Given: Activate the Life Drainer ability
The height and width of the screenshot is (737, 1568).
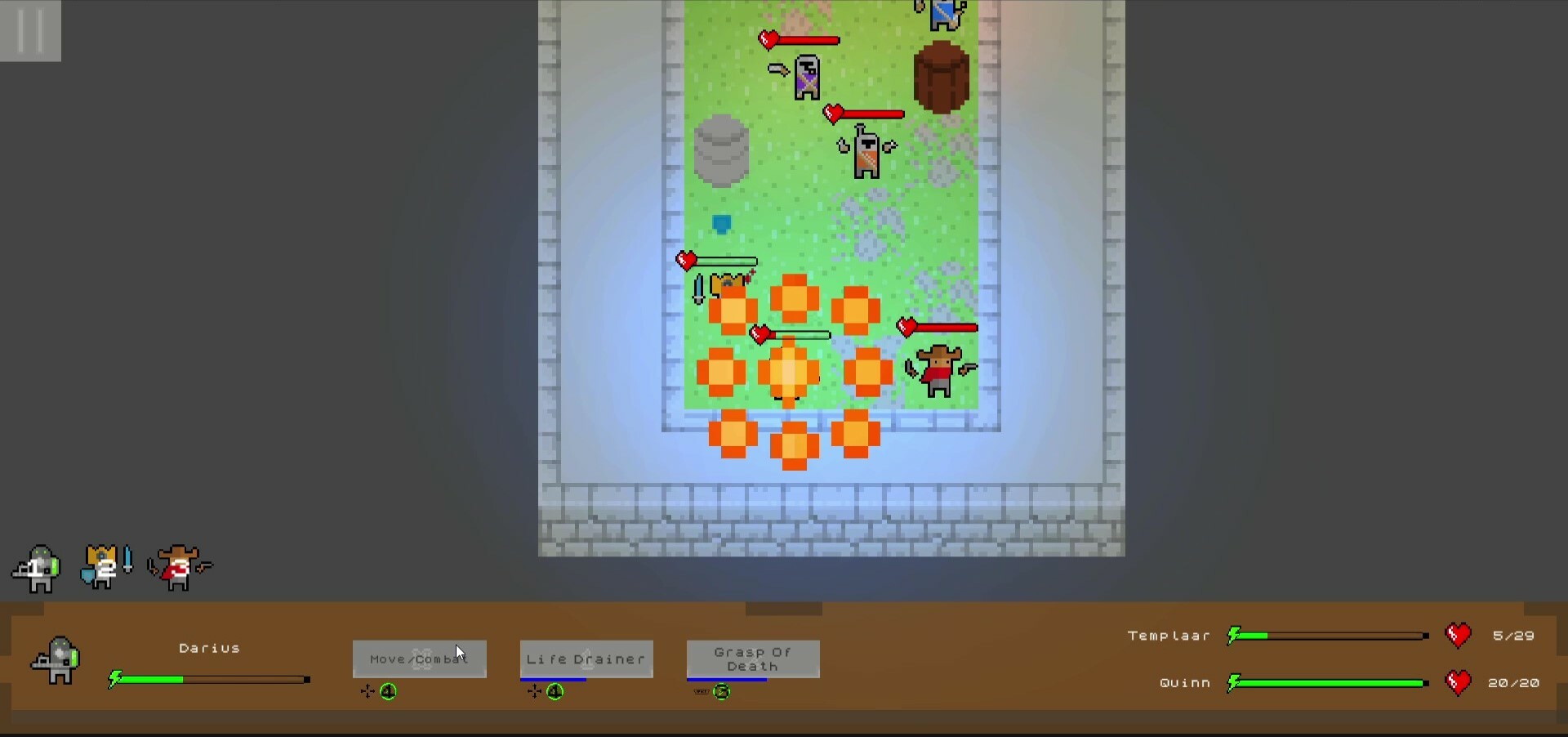Looking at the screenshot, I should (x=586, y=659).
